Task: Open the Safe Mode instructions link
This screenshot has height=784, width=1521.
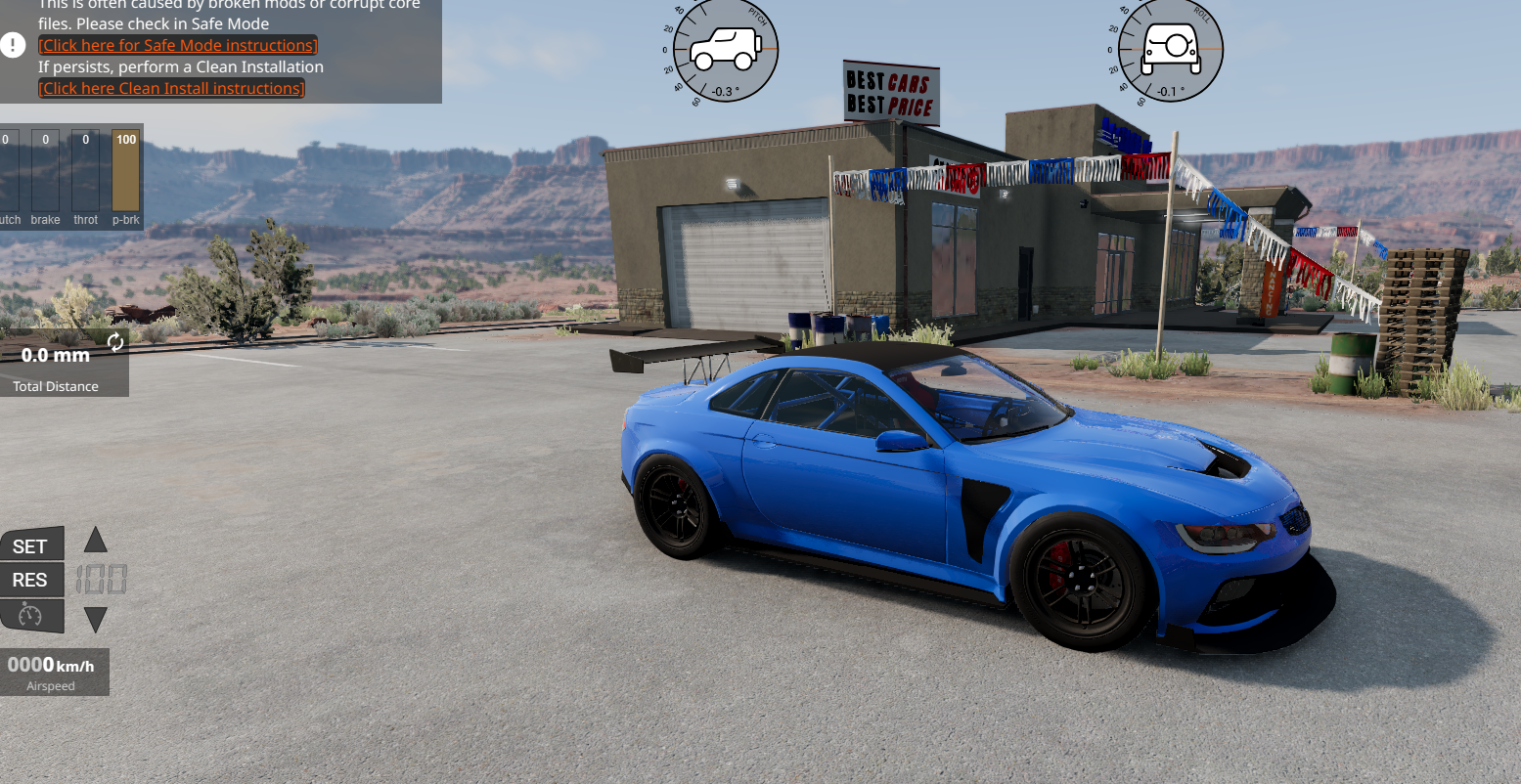Action: (x=177, y=45)
